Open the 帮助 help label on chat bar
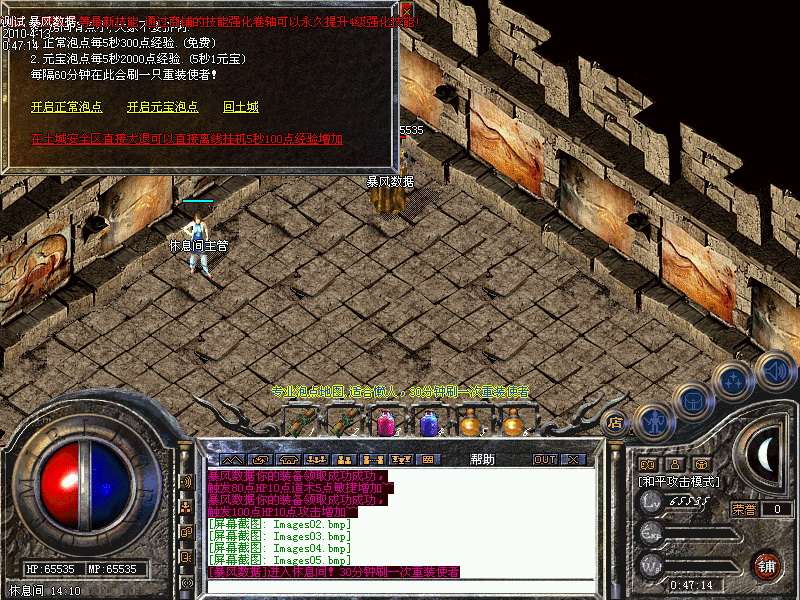 pos(482,459)
